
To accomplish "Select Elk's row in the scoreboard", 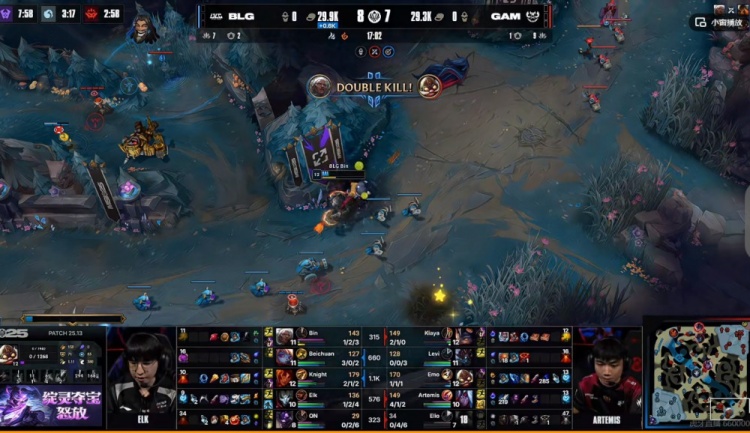I will click(x=320, y=398).
